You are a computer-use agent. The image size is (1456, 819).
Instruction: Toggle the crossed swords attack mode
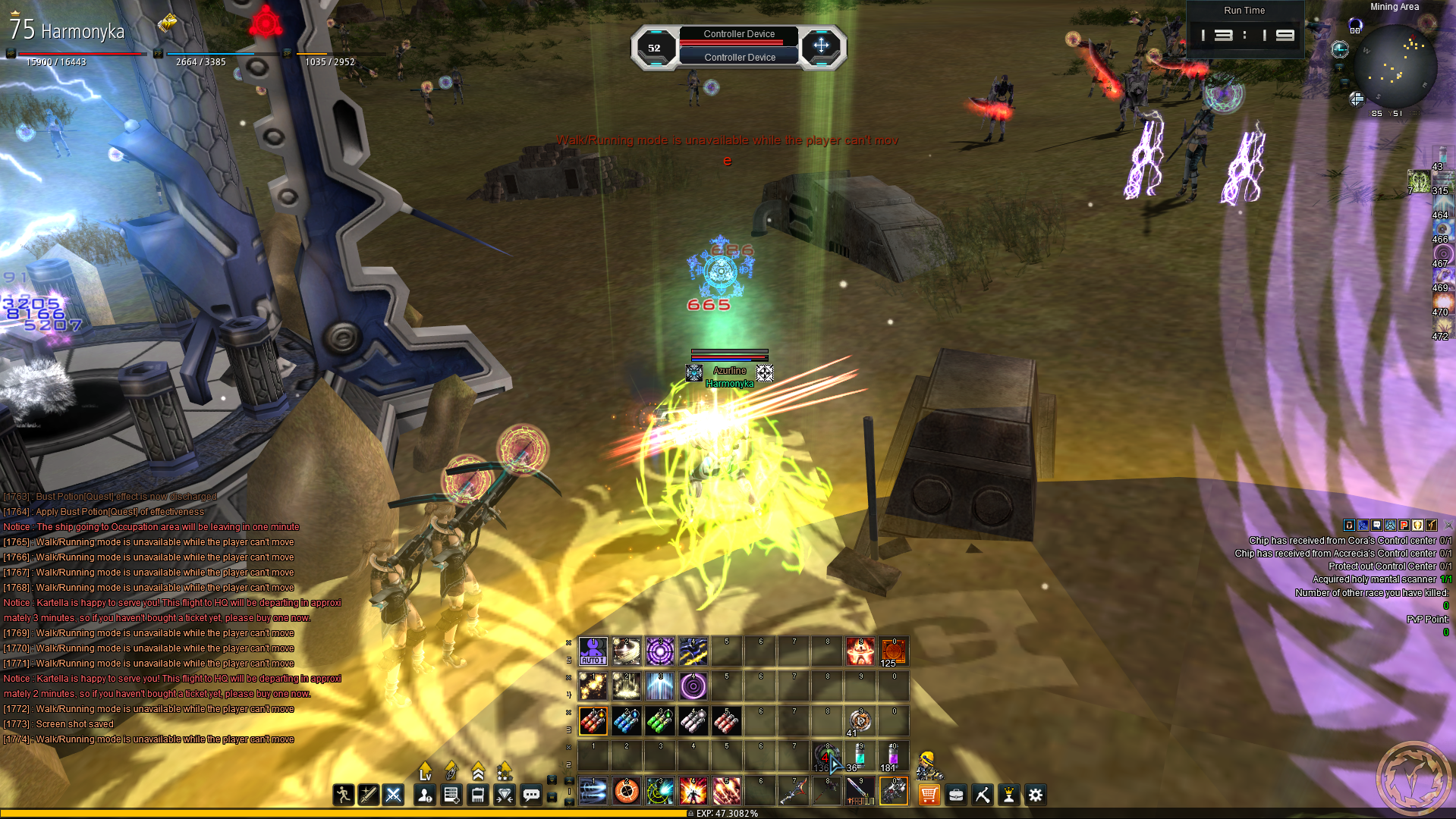pos(393,795)
